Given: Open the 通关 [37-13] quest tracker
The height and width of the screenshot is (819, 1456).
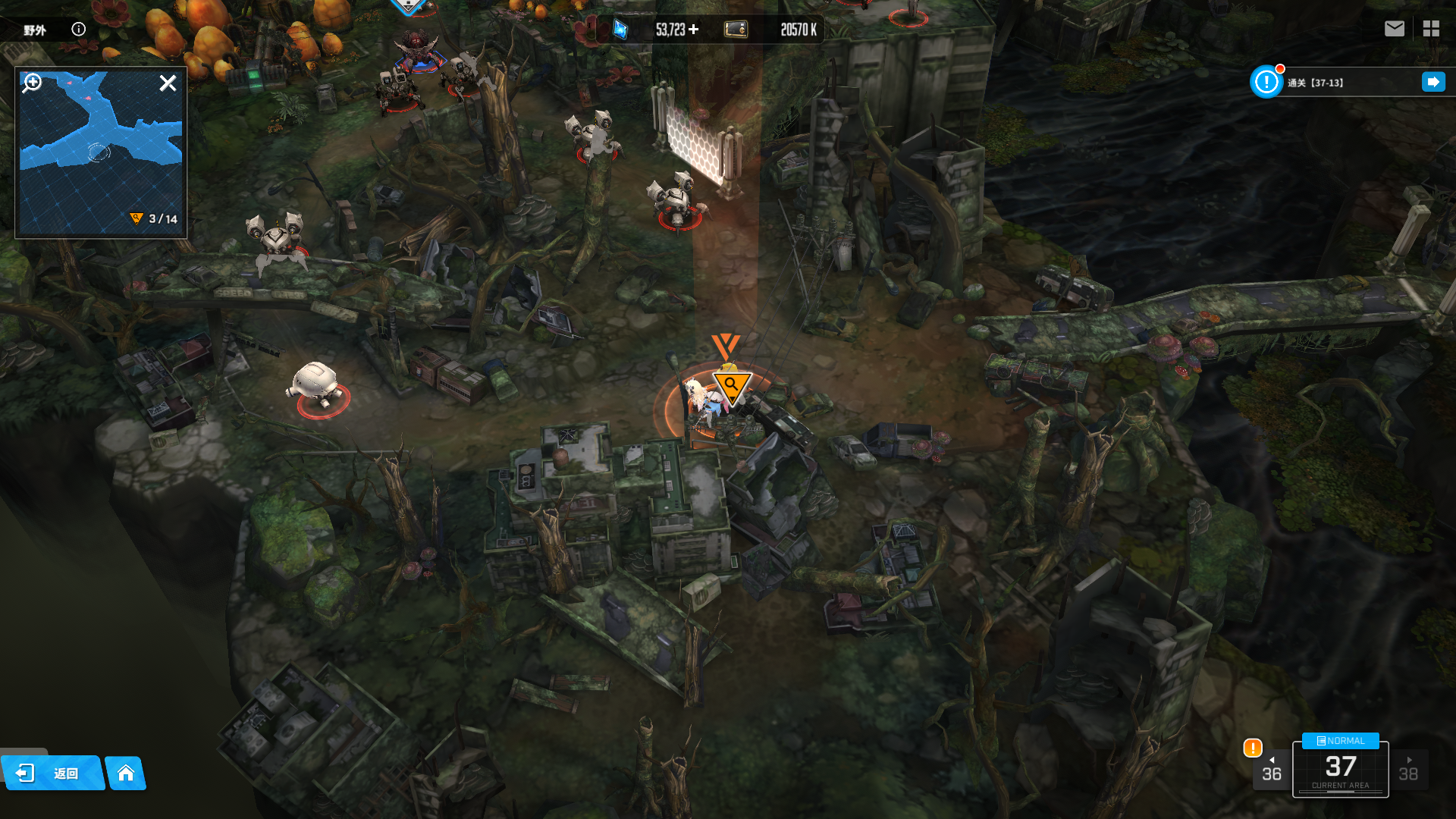Looking at the screenshot, I should (1316, 83).
